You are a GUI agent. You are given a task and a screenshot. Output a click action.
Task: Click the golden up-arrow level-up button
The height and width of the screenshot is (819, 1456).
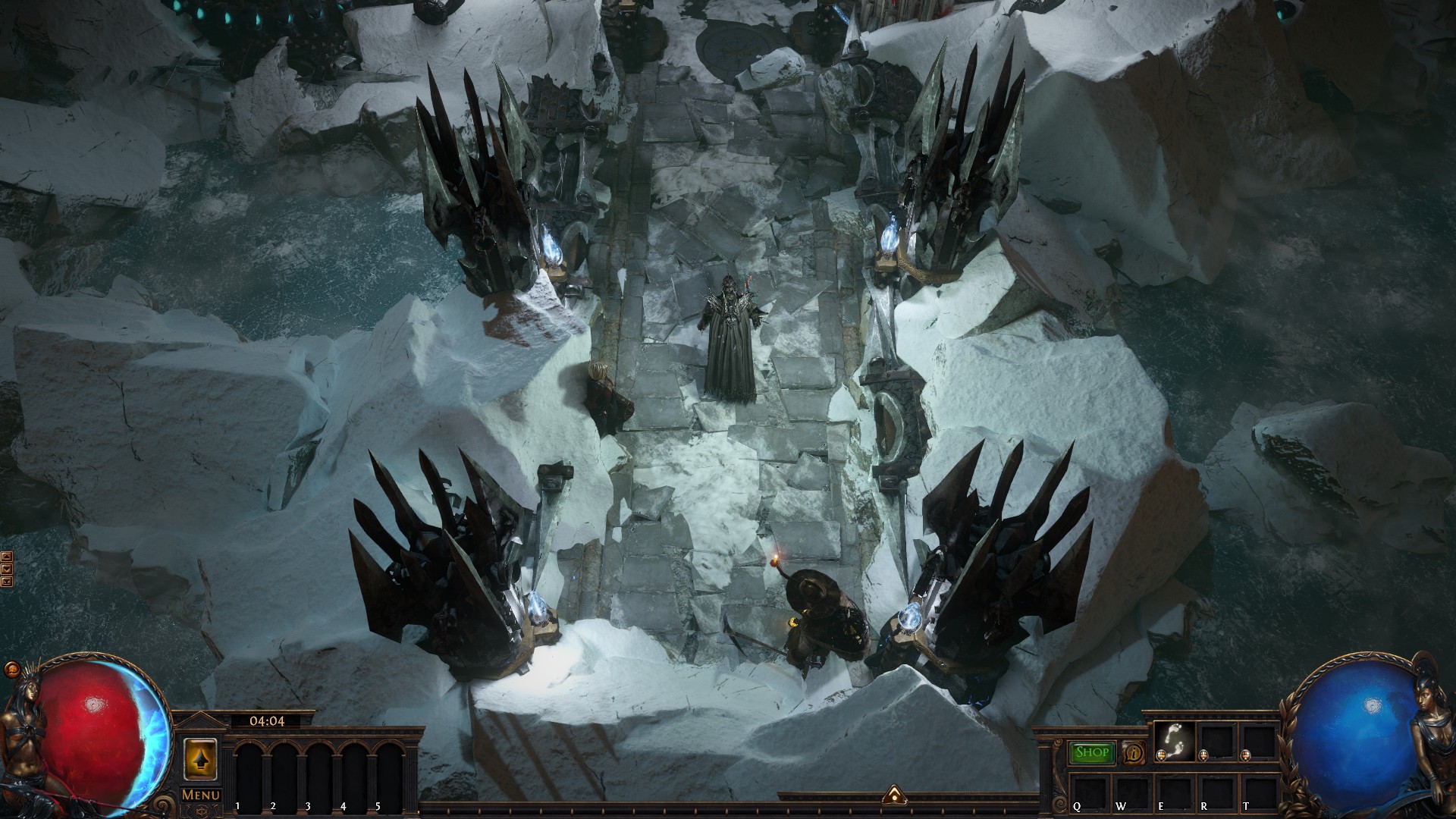tap(201, 758)
